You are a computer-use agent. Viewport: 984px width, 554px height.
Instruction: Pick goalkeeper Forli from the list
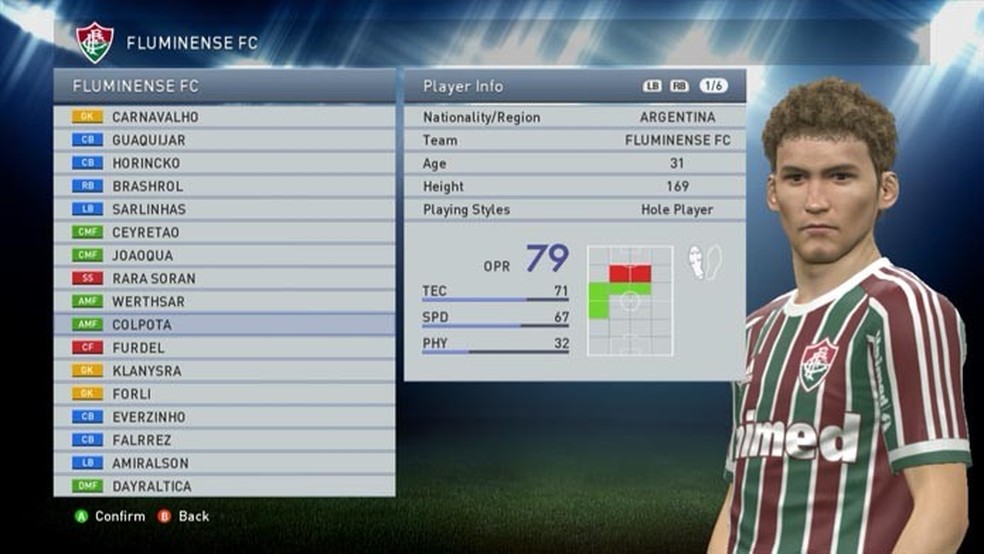[x=224, y=394]
